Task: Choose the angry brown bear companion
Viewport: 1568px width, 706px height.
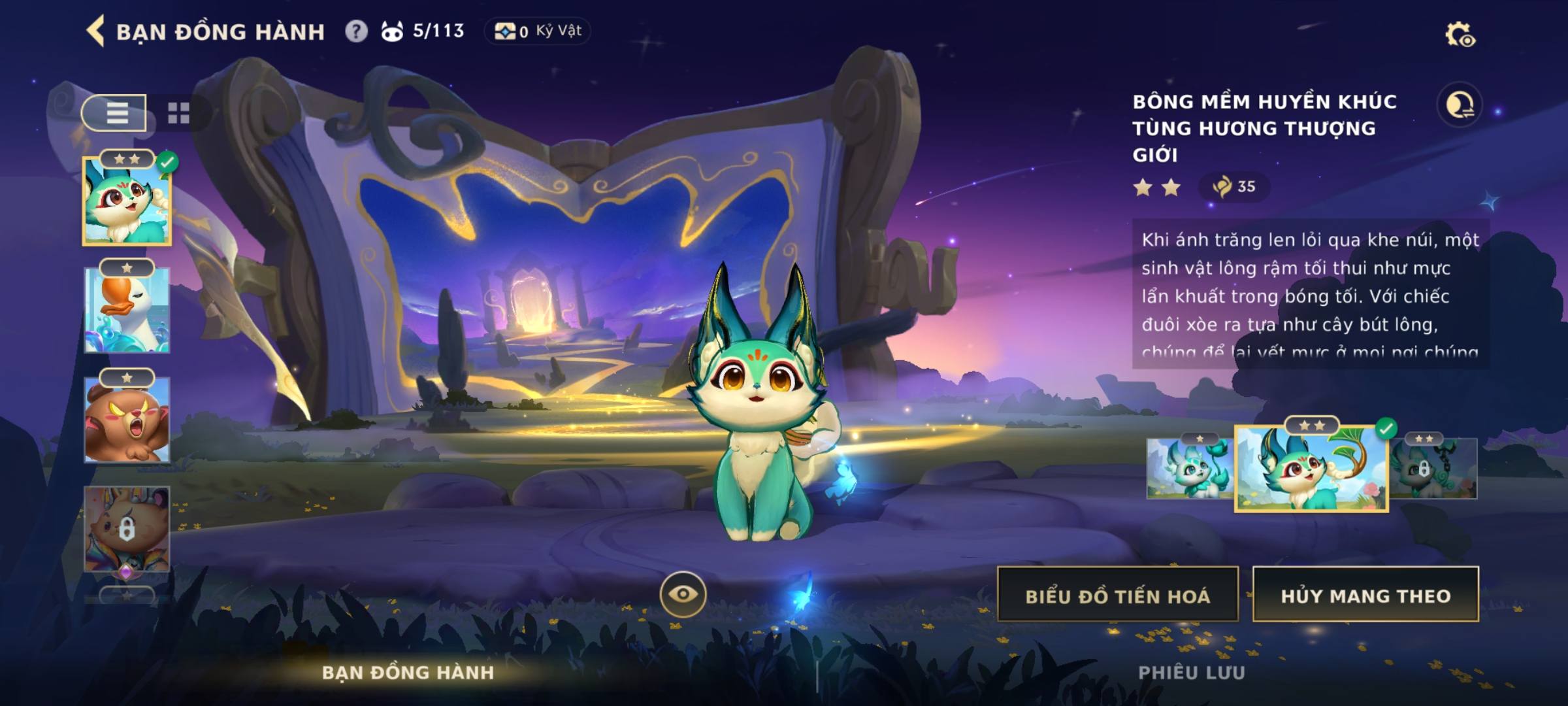Action: pyautogui.click(x=127, y=420)
